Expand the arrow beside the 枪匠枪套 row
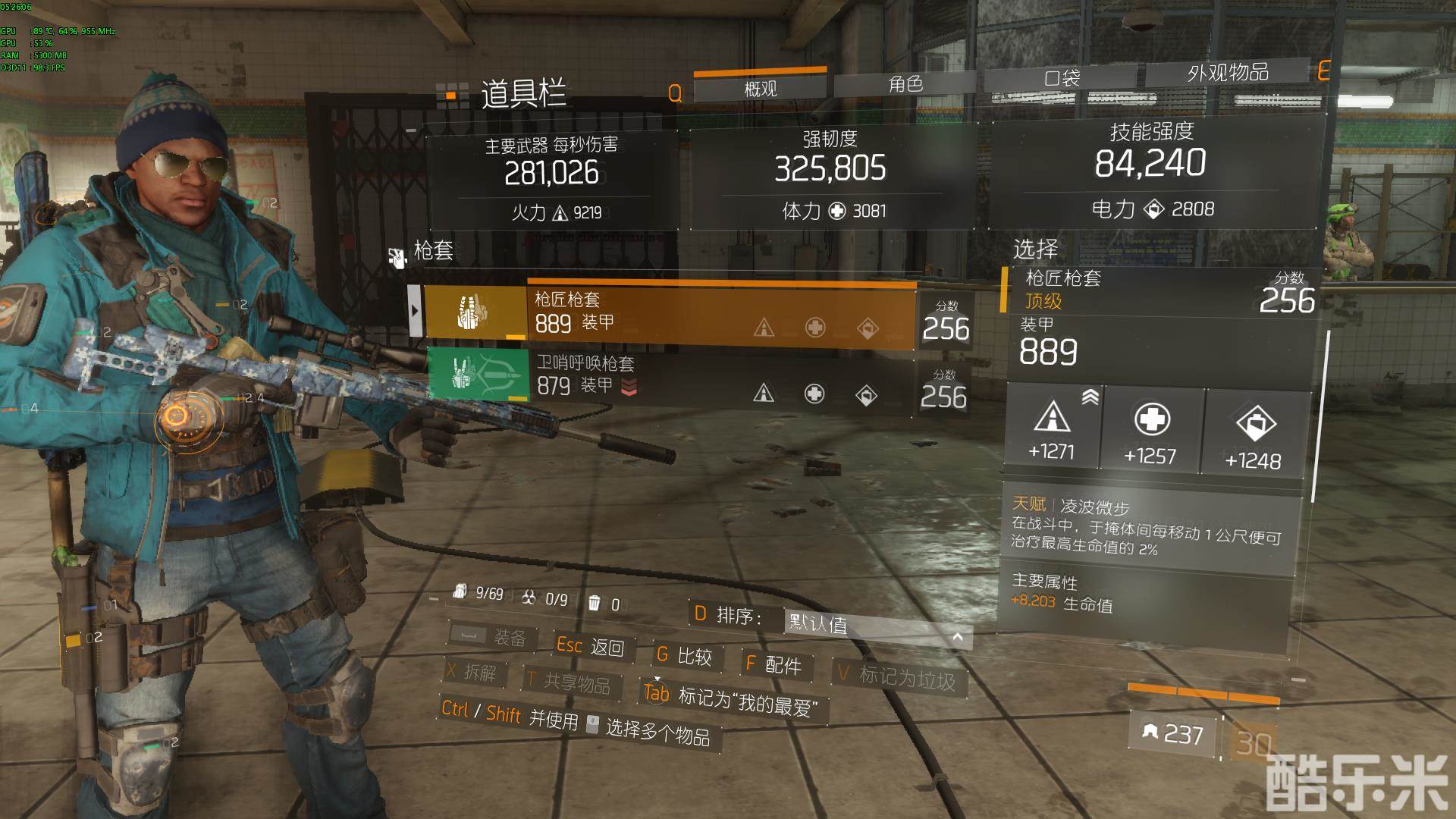The height and width of the screenshot is (819, 1456). tap(414, 310)
